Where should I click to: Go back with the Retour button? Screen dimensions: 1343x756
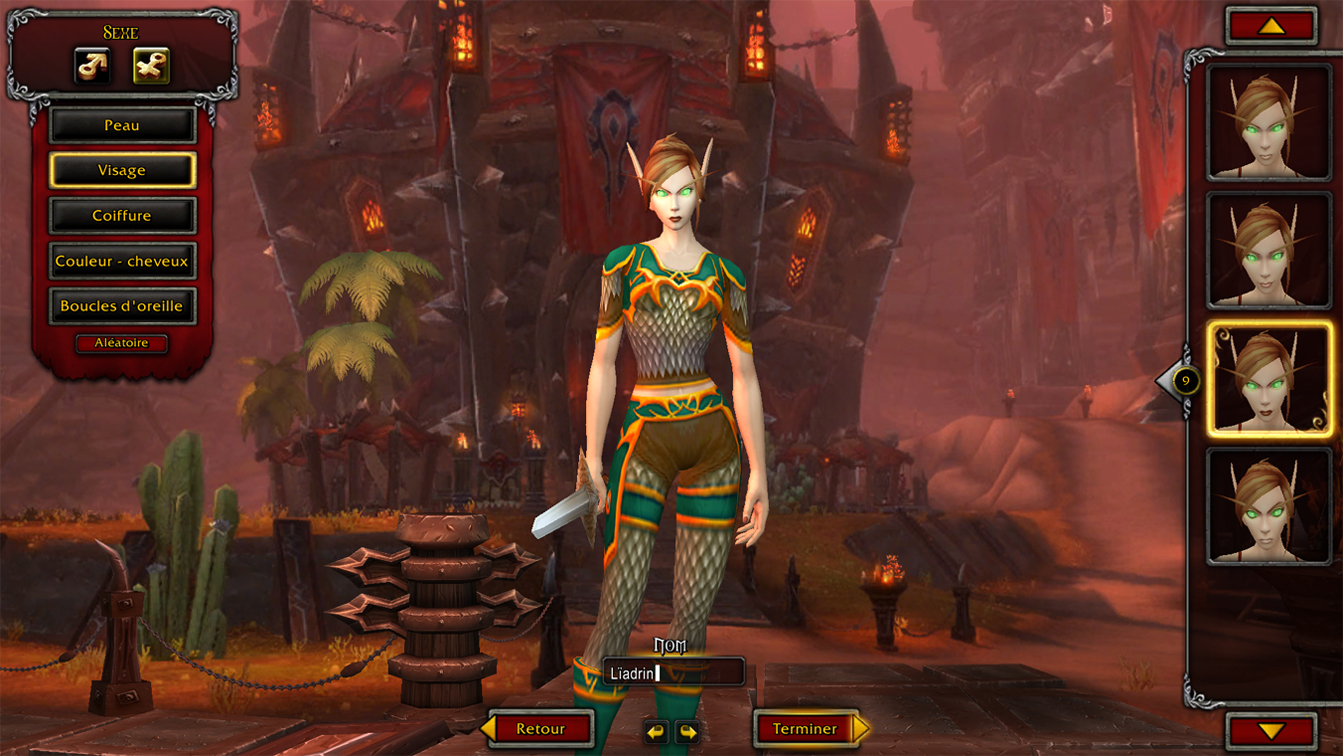tap(540, 729)
